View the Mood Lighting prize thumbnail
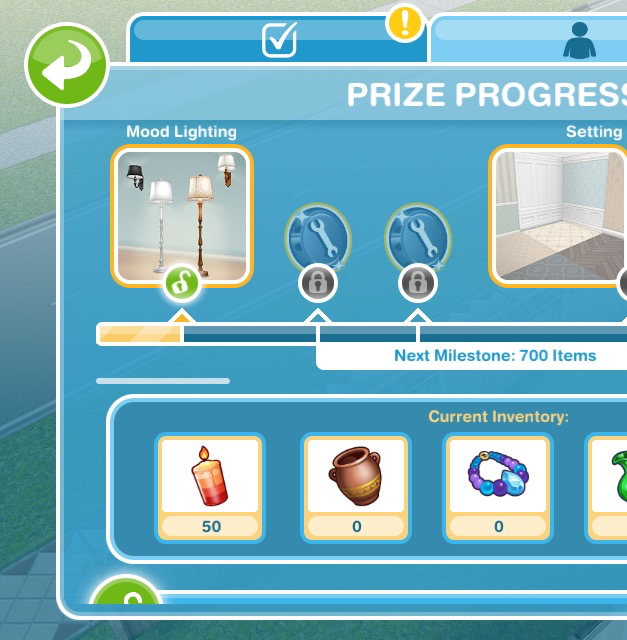Image resolution: width=627 pixels, height=640 pixels. tap(182, 215)
